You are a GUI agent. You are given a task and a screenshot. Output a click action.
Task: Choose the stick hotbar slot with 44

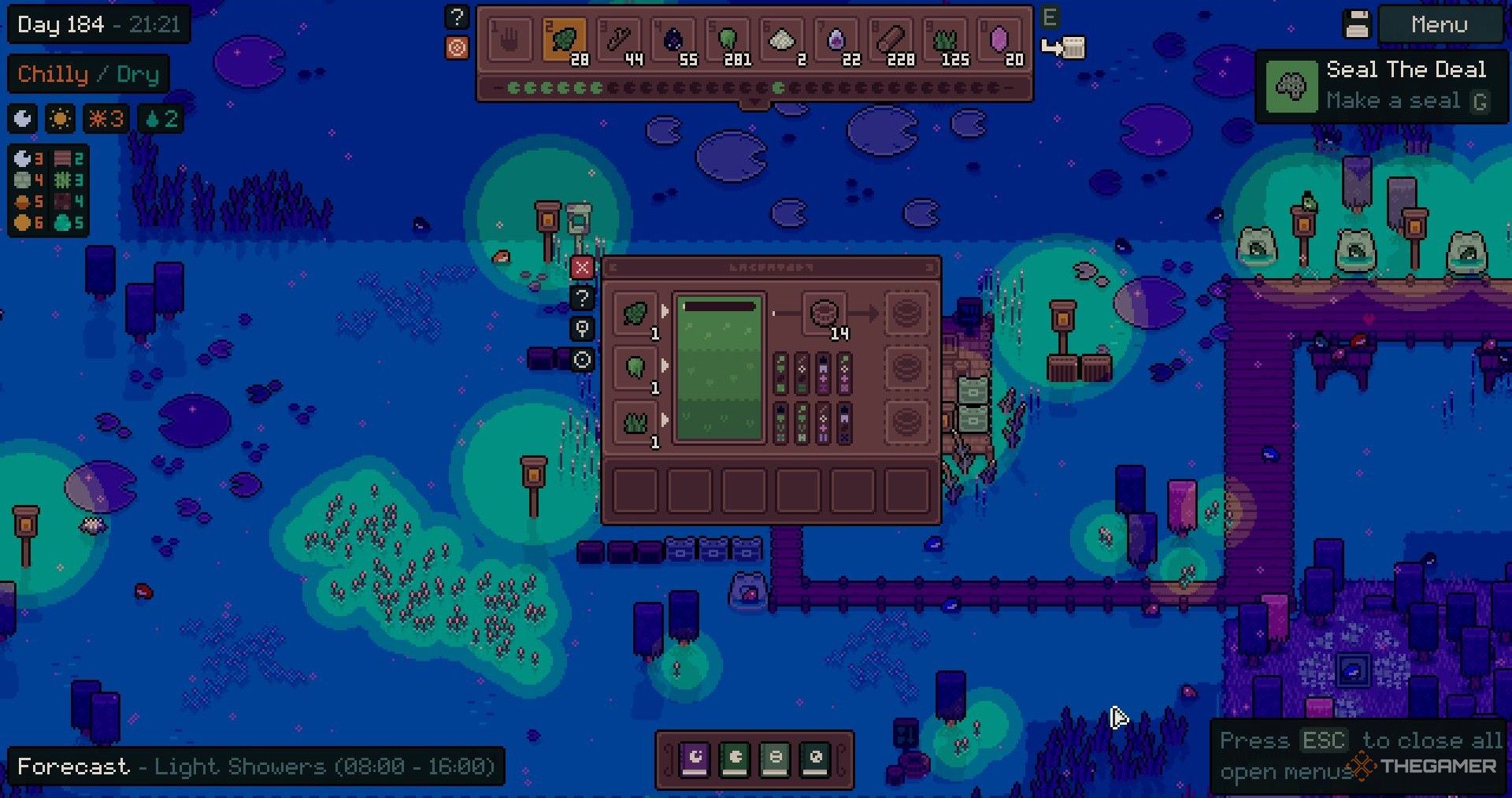point(619,41)
